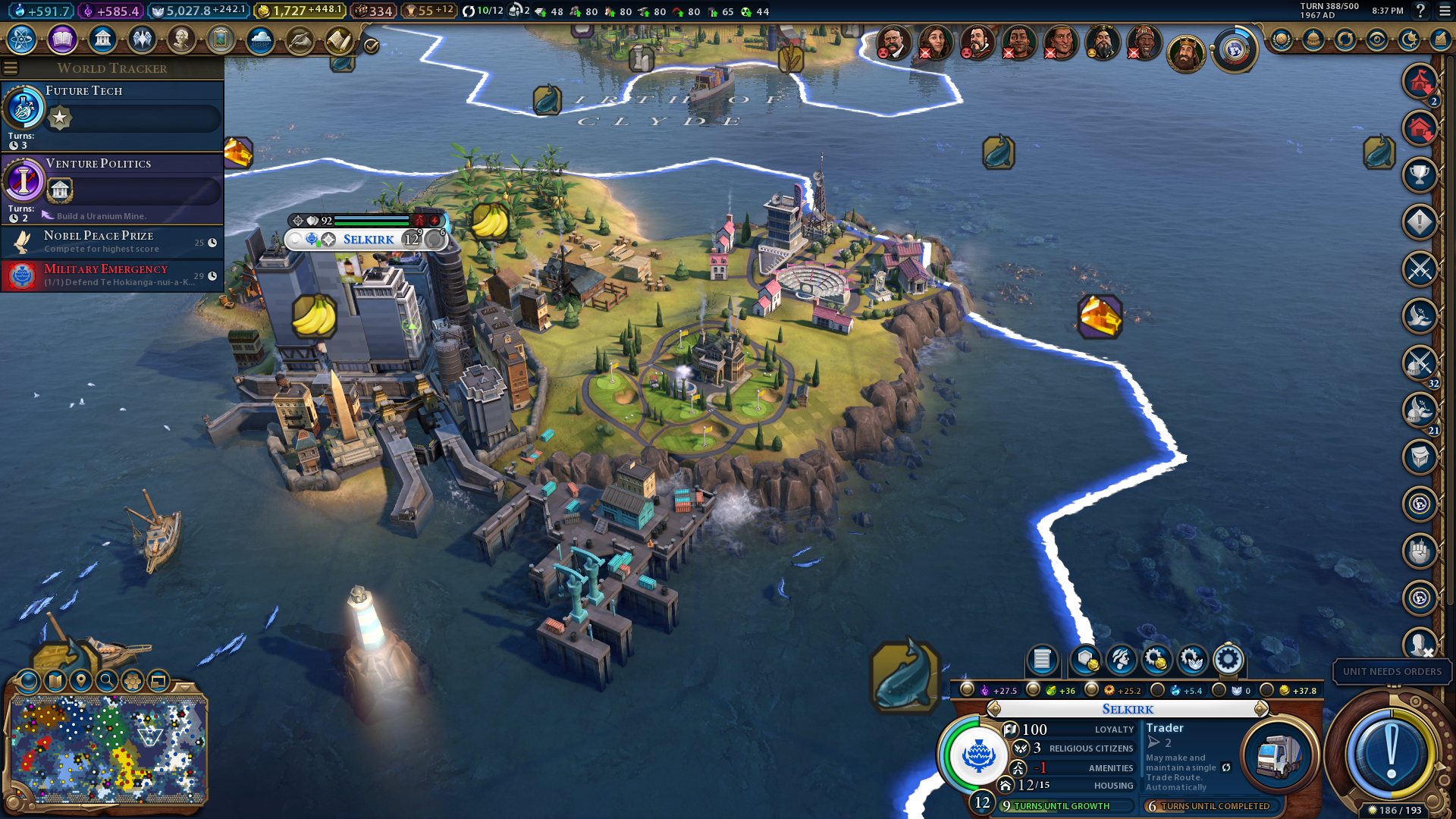Click the minimap
The height and width of the screenshot is (819, 1456).
(108, 749)
